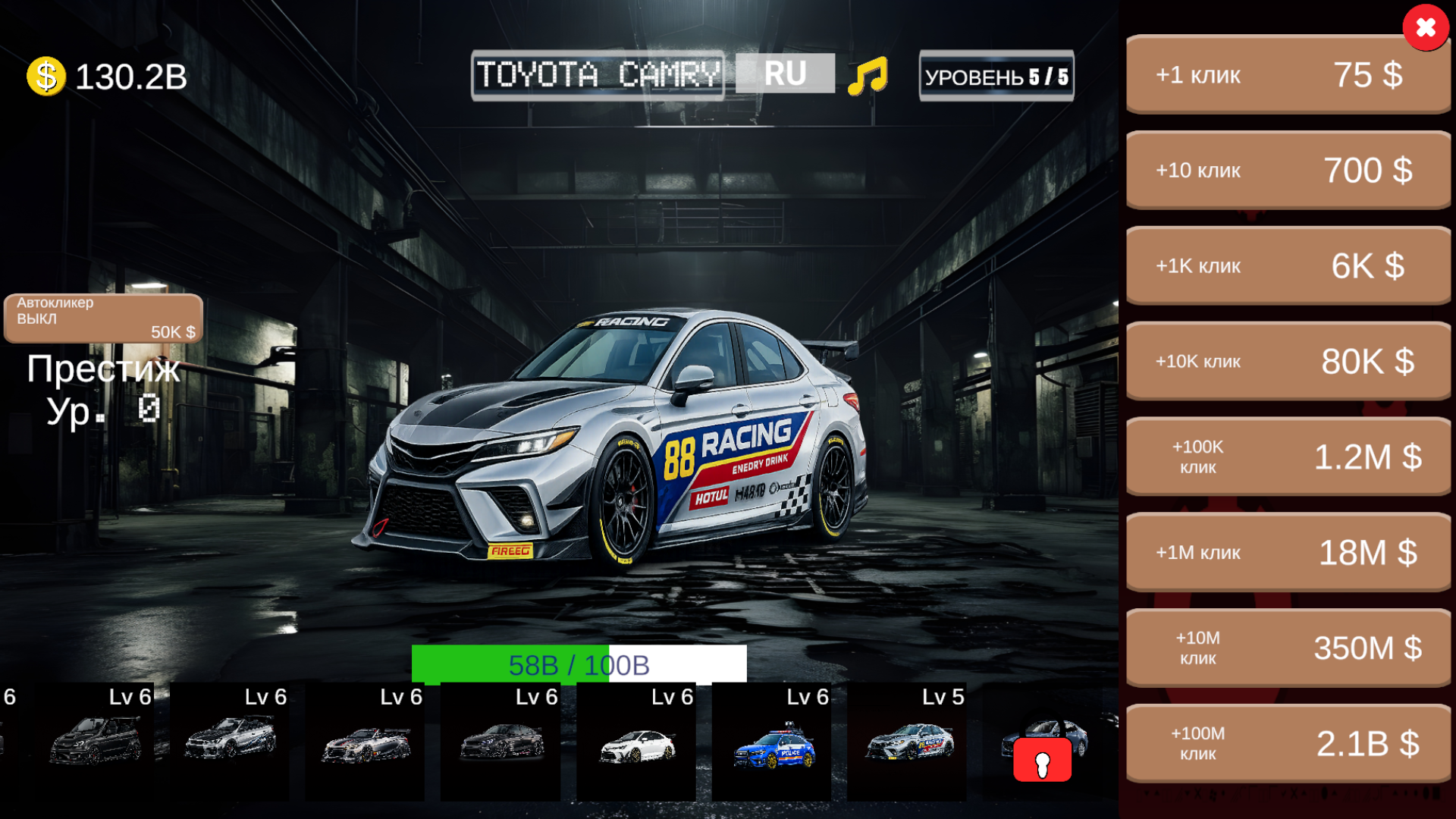Image resolution: width=1456 pixels, height=819 pixels.
Task: Open the Престиж Ур. 0 panel
Action: (102, 387)
